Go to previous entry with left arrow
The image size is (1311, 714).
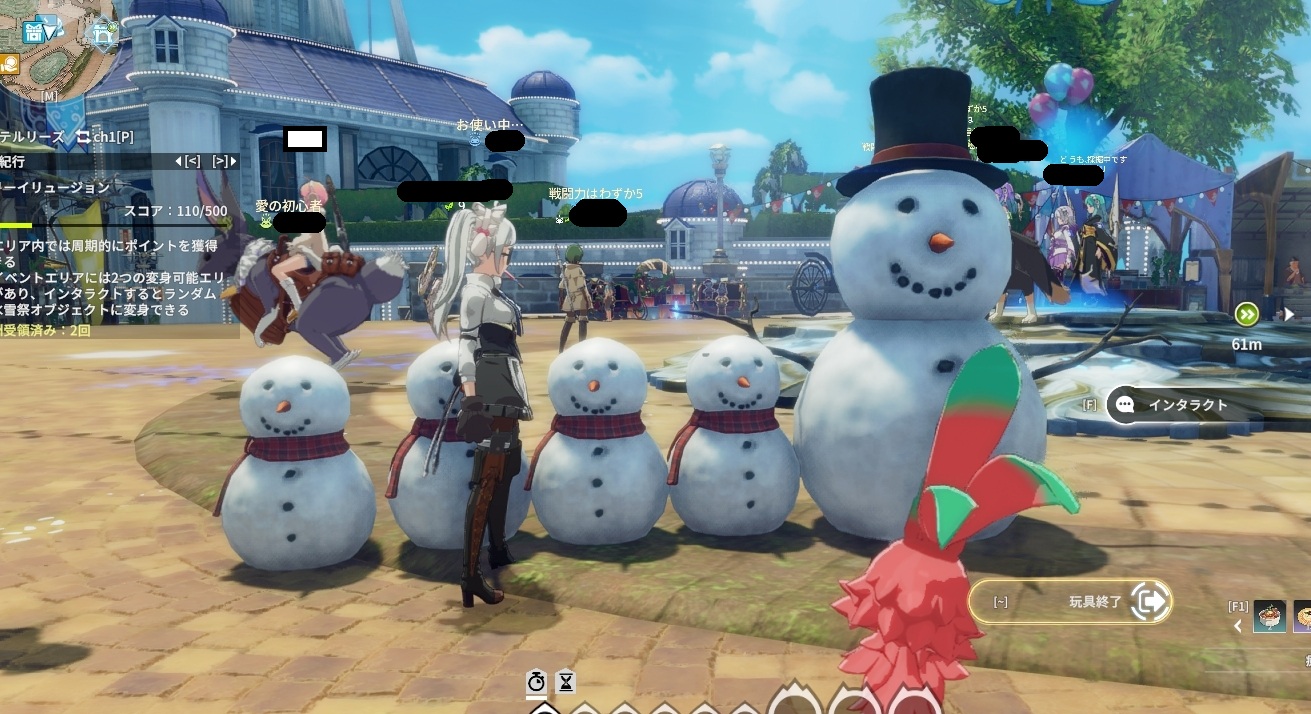tap(188, 161)
